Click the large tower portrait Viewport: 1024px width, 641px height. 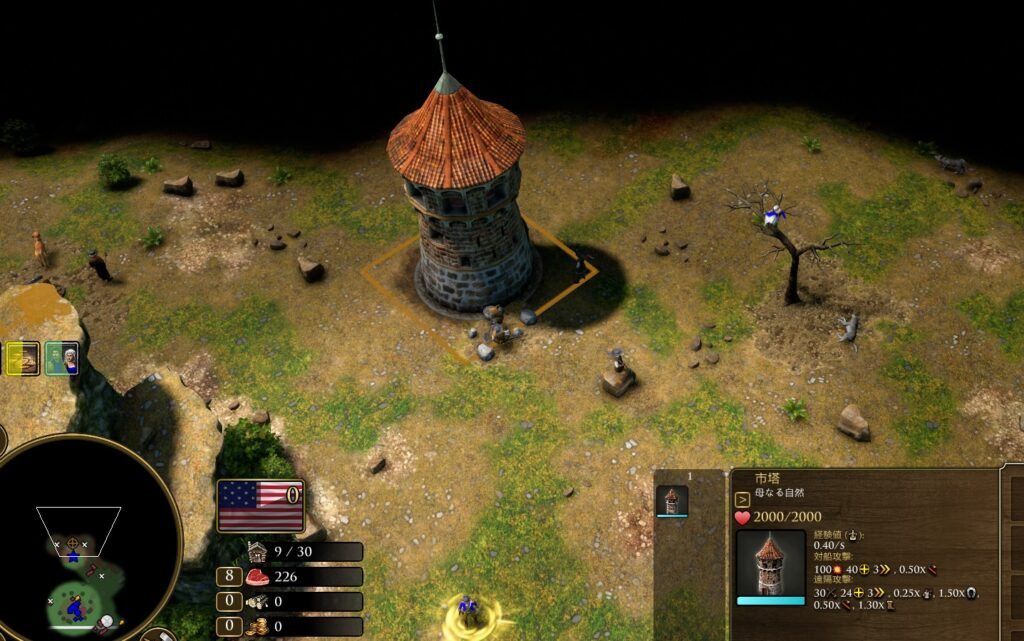(x=770, y=565)
